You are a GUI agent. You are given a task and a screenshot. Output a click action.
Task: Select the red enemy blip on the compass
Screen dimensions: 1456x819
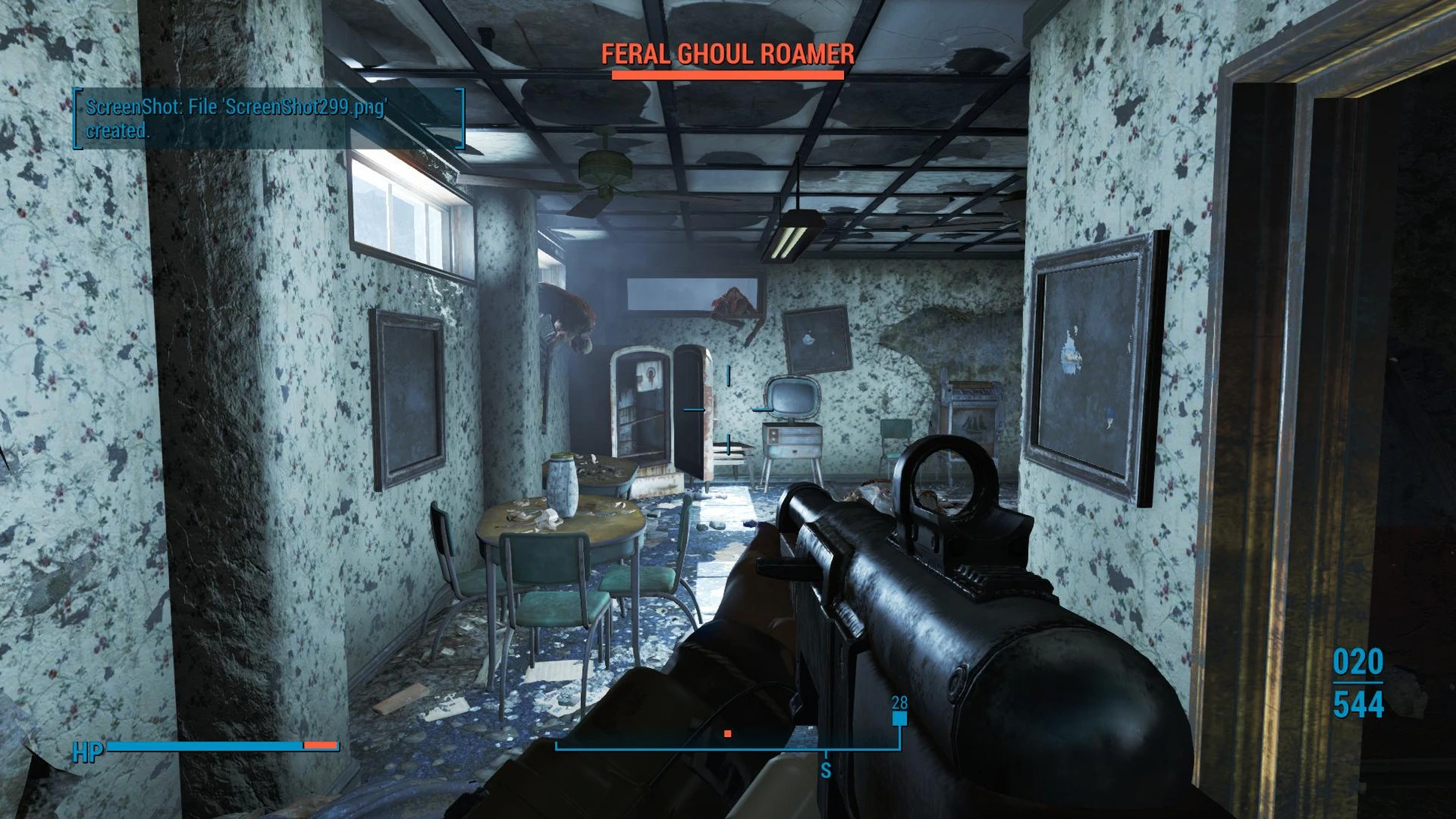pyautogui.click(x=727, y=733)
